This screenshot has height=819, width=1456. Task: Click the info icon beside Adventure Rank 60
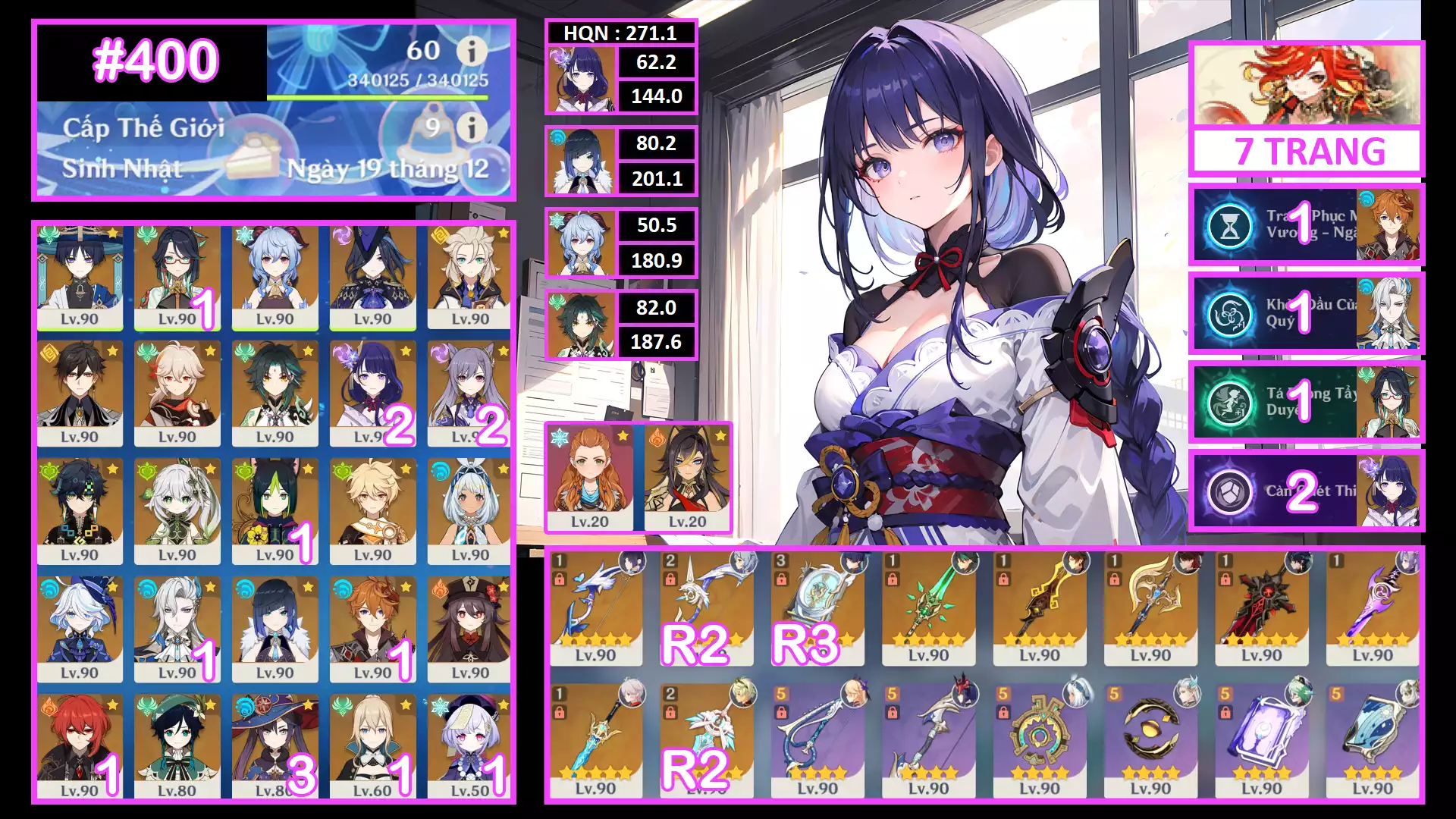point(472,52)
